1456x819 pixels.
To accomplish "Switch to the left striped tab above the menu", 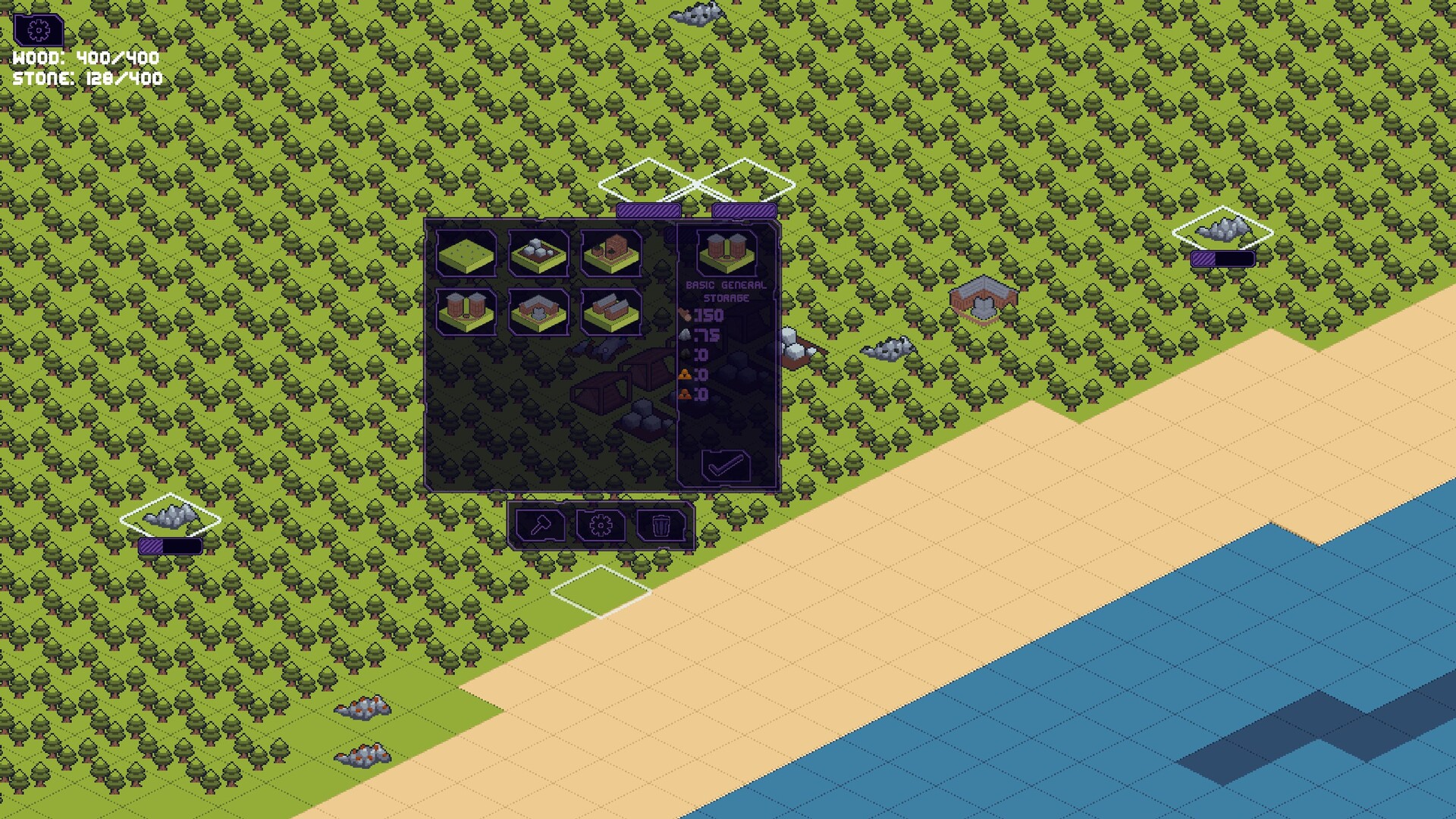I will click(x=648, y=209).
